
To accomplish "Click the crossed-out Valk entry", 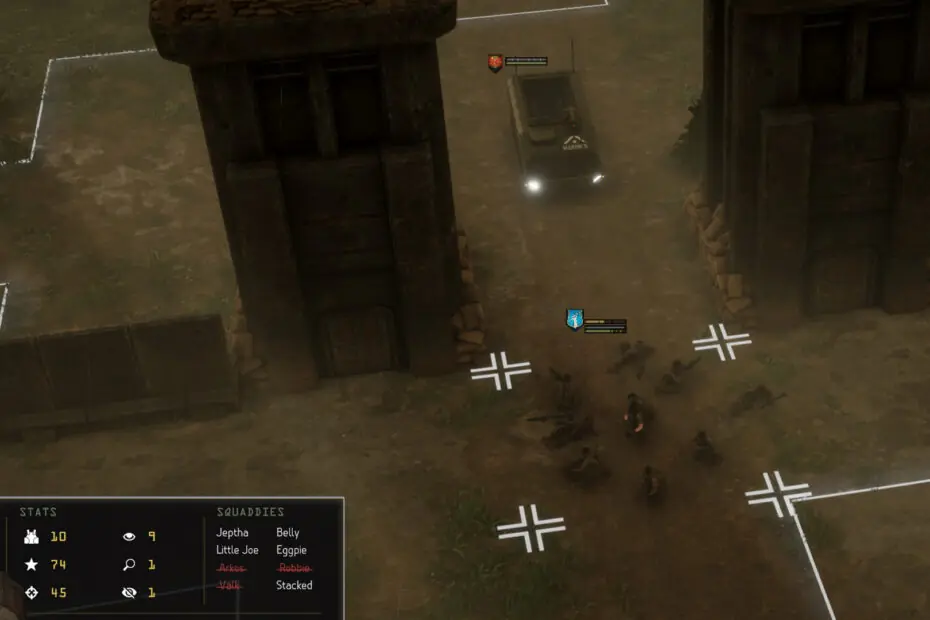I will [228, 585].
